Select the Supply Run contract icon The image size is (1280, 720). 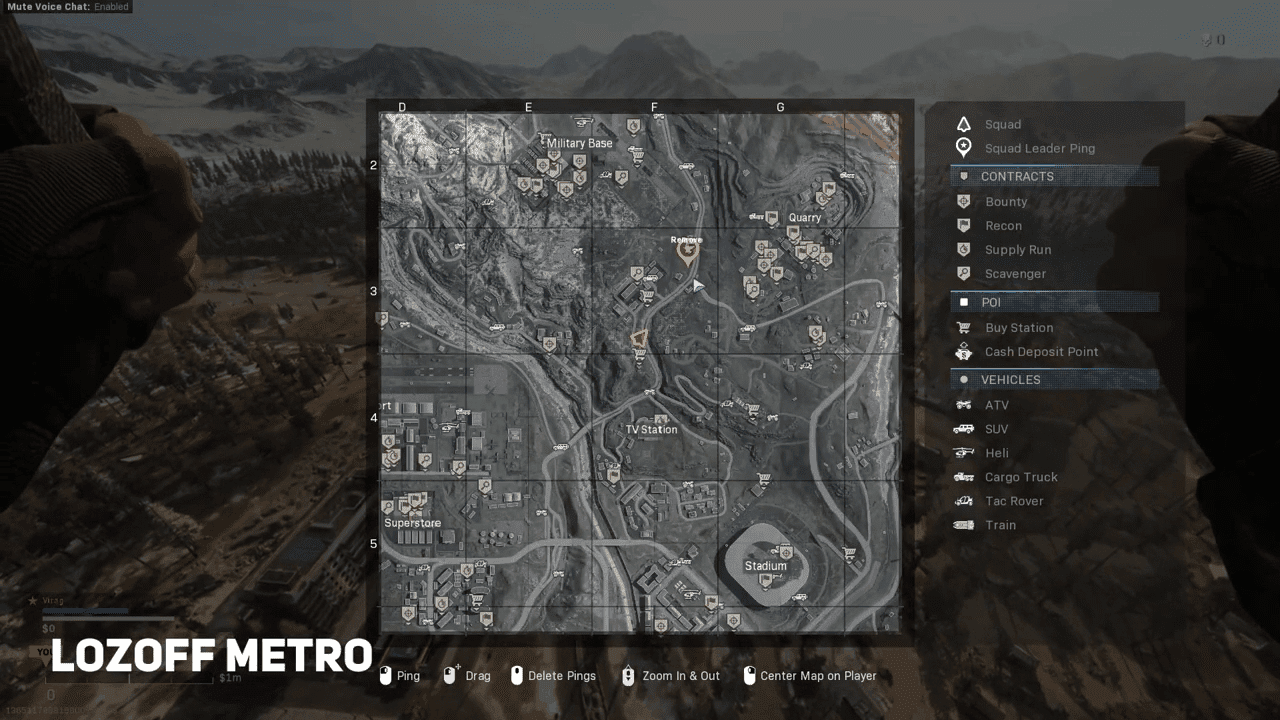point(963,249)
